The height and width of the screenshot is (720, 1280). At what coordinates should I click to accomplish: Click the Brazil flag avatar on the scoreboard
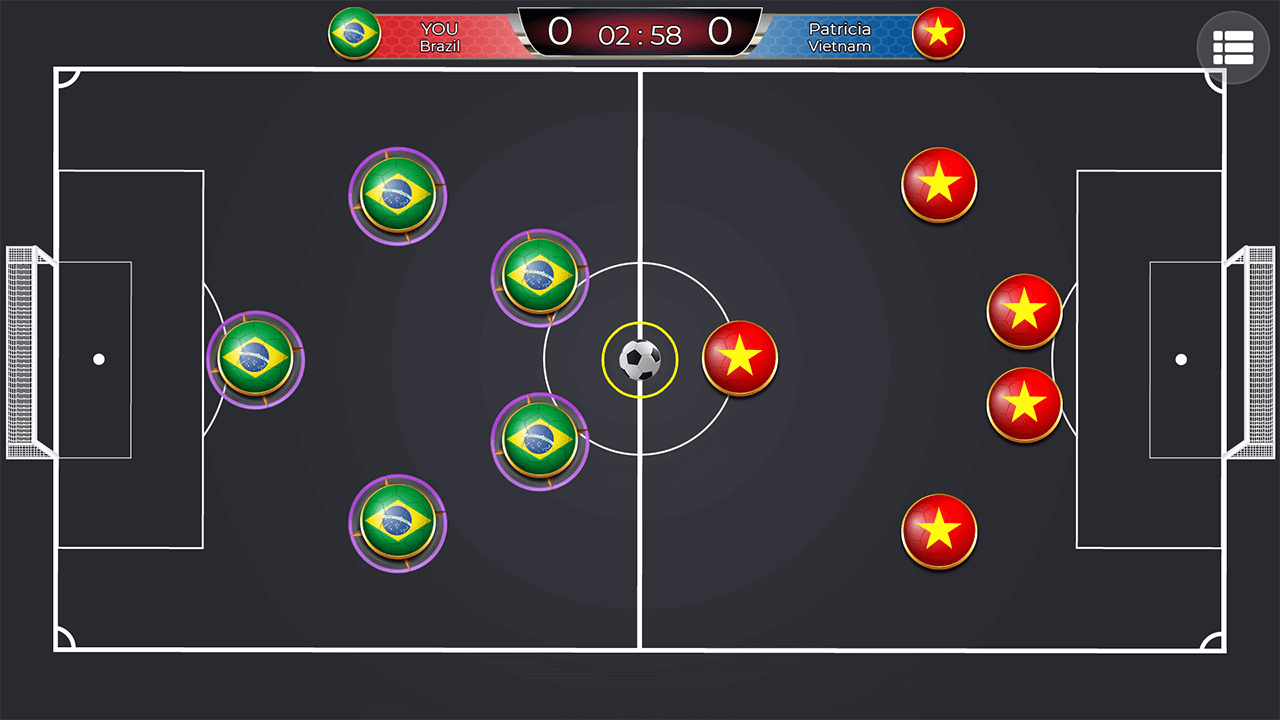354,33
